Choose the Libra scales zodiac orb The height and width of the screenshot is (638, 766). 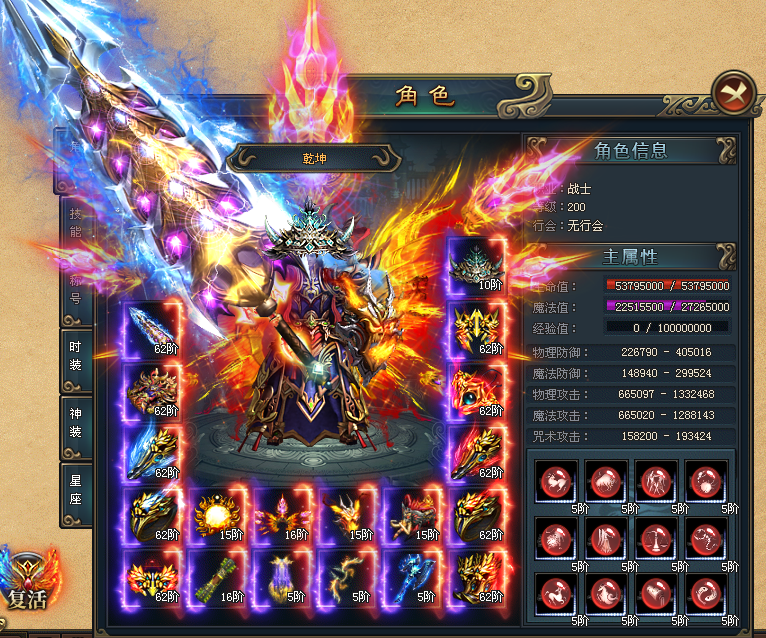[654, 537]
